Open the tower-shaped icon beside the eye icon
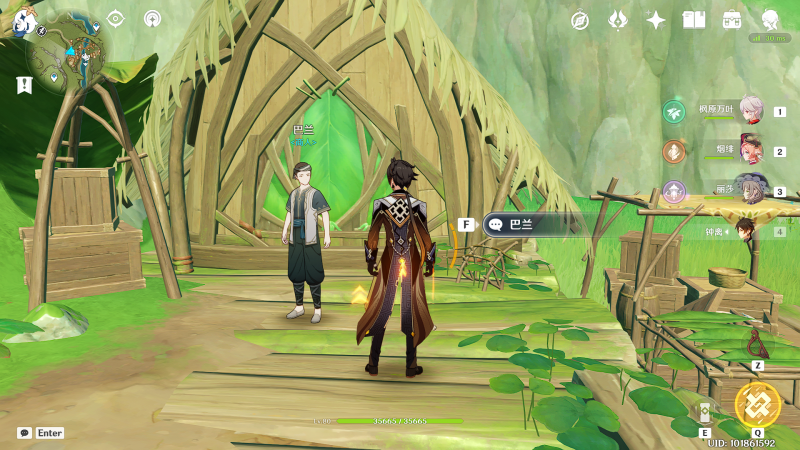Image resolution: width=800 pixels, height=450 pixels. click(x=153, y=18)
